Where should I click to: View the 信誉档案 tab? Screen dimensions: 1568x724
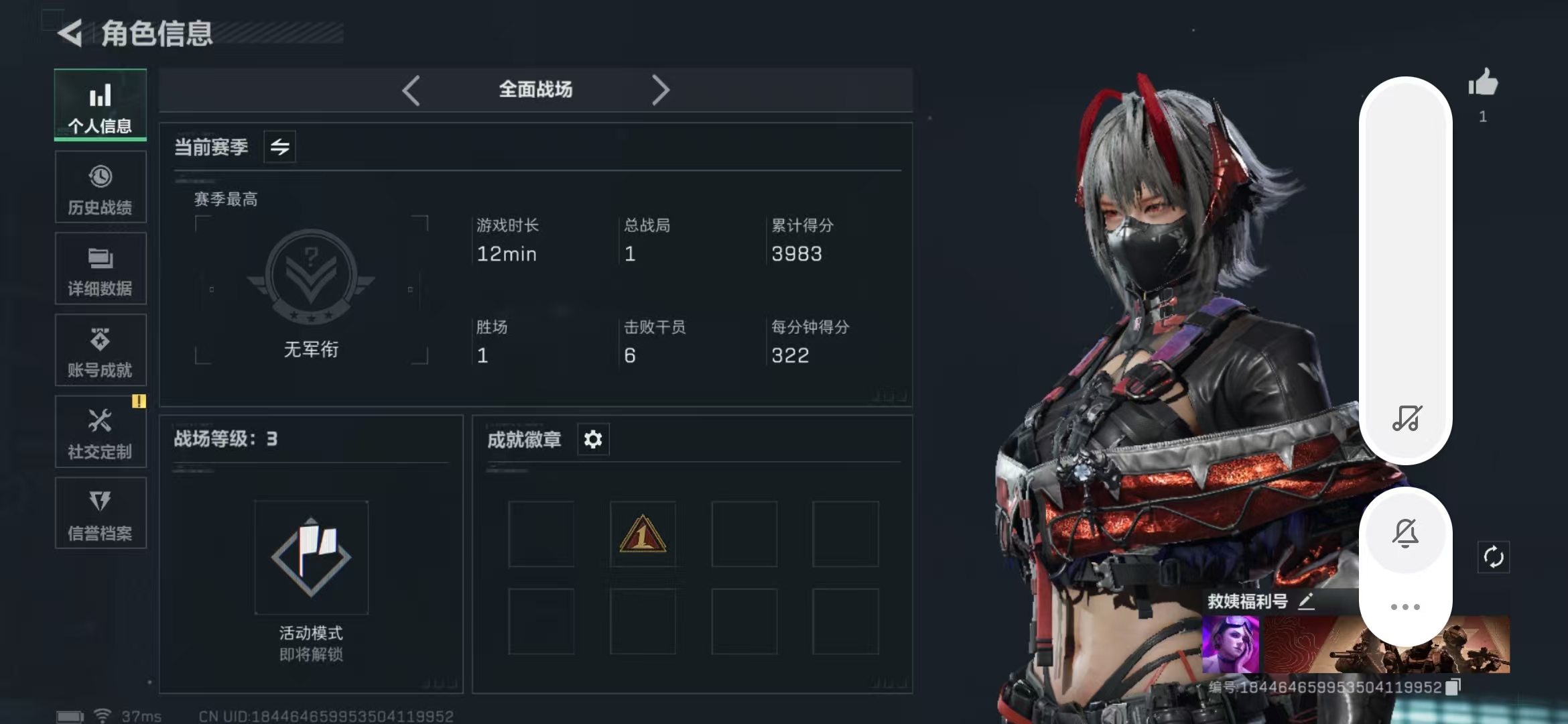point(101,514)
